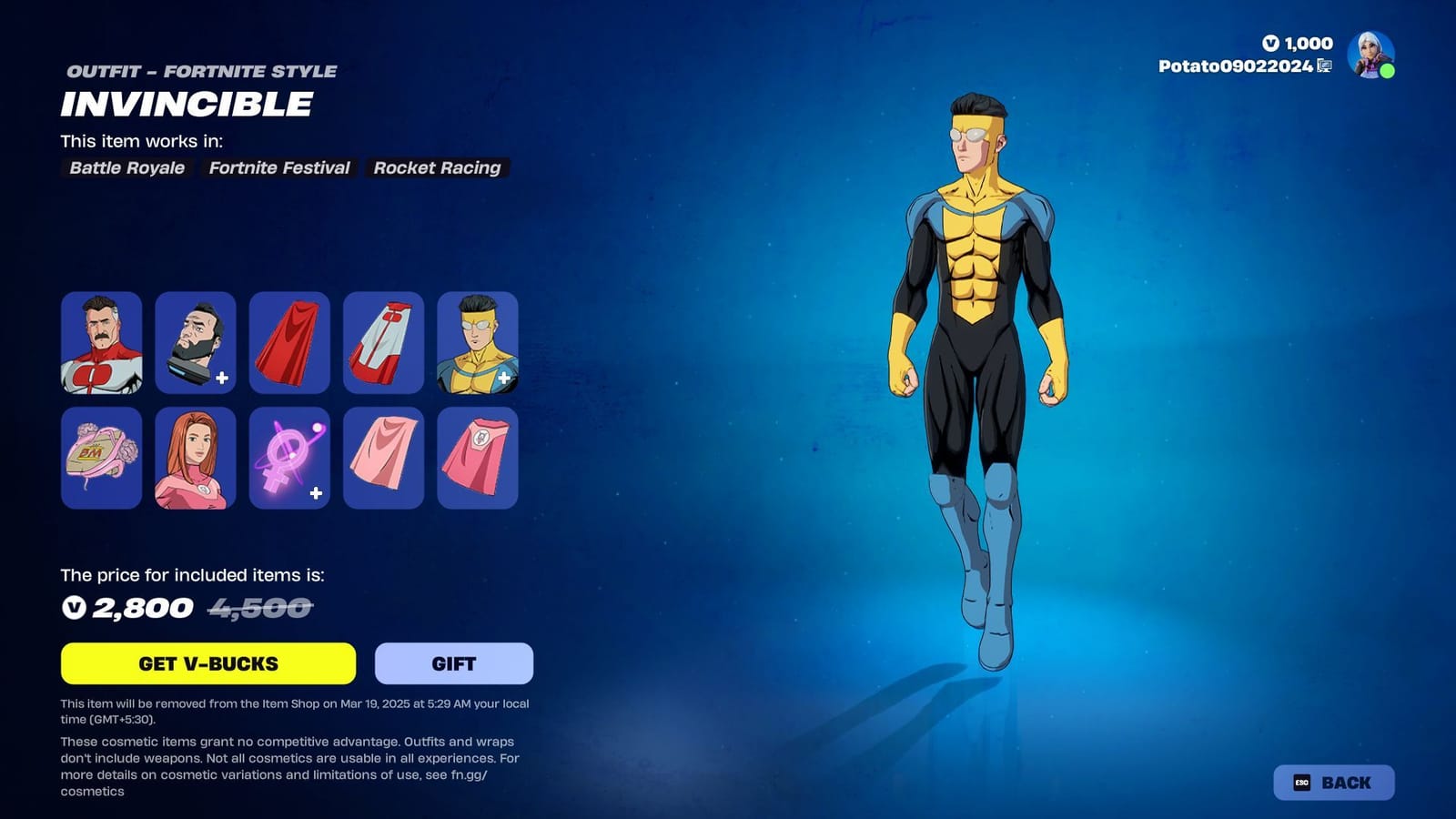The height and width of the screenshot is (819, 1456).
Task: Select the purple atom symbol cosmetic icon
Action: click(289, 458)
